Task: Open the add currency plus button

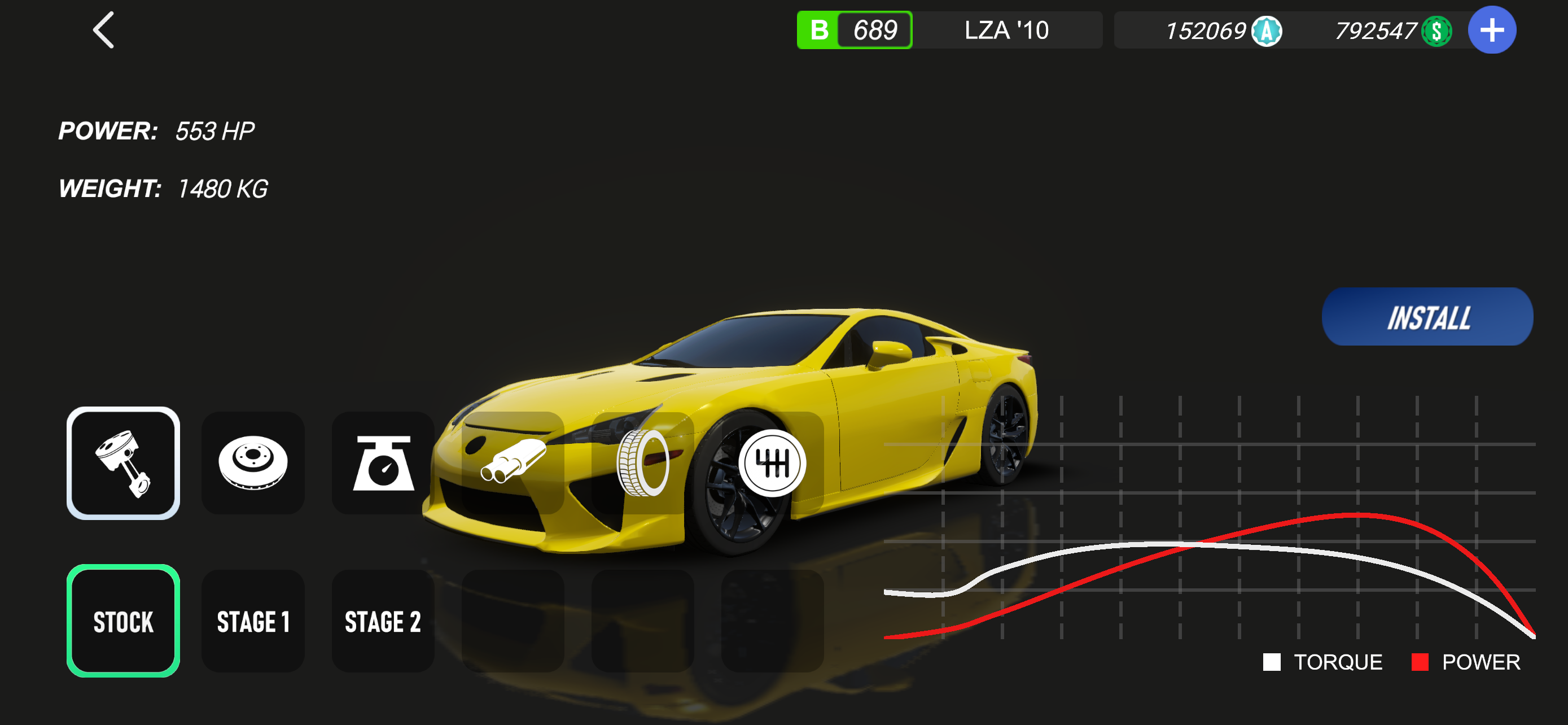Action: [1491, 30]
